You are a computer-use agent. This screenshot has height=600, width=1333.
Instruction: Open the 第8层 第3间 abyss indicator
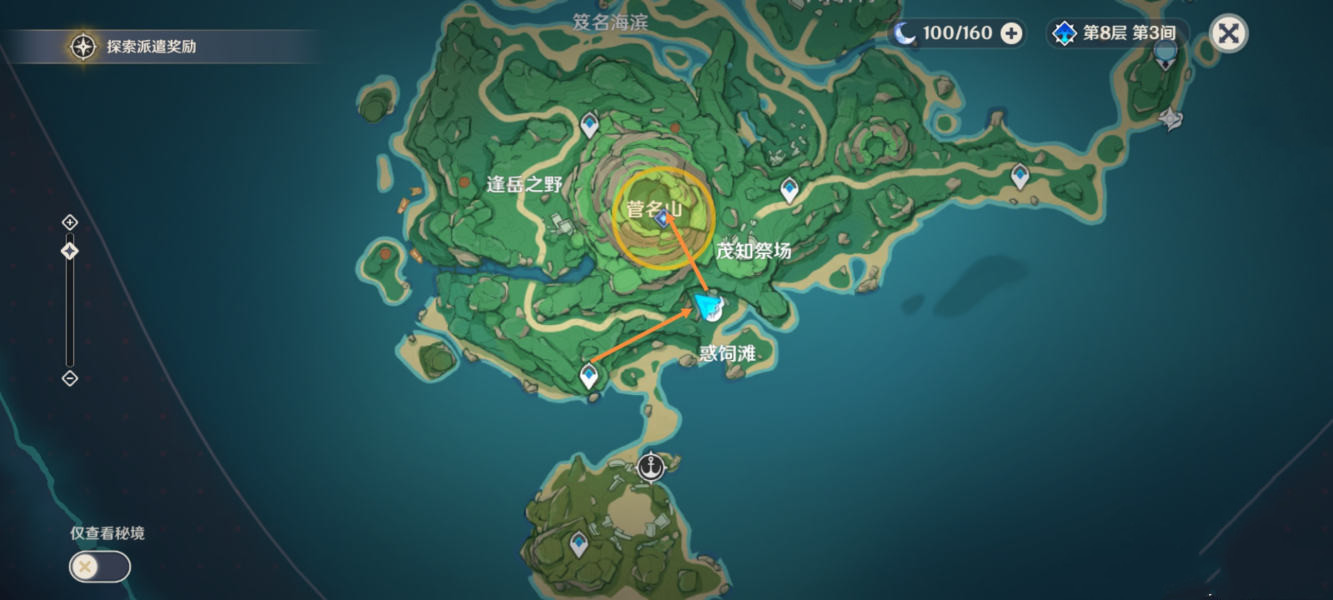point(1117,34)
